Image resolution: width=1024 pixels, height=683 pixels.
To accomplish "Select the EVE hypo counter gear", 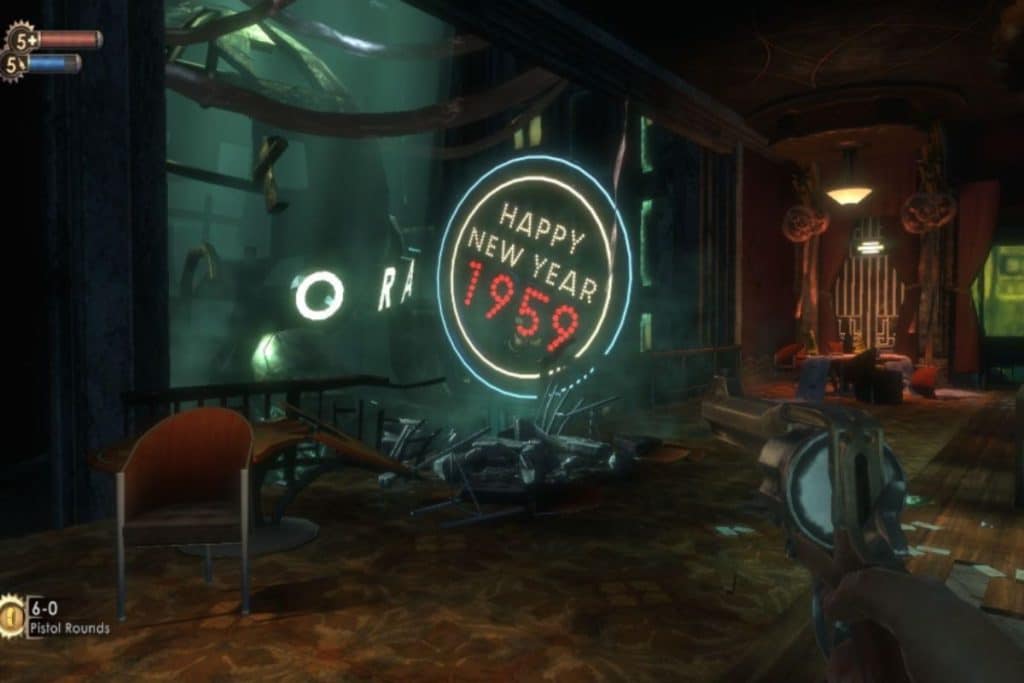I will (x=14, y=65).
